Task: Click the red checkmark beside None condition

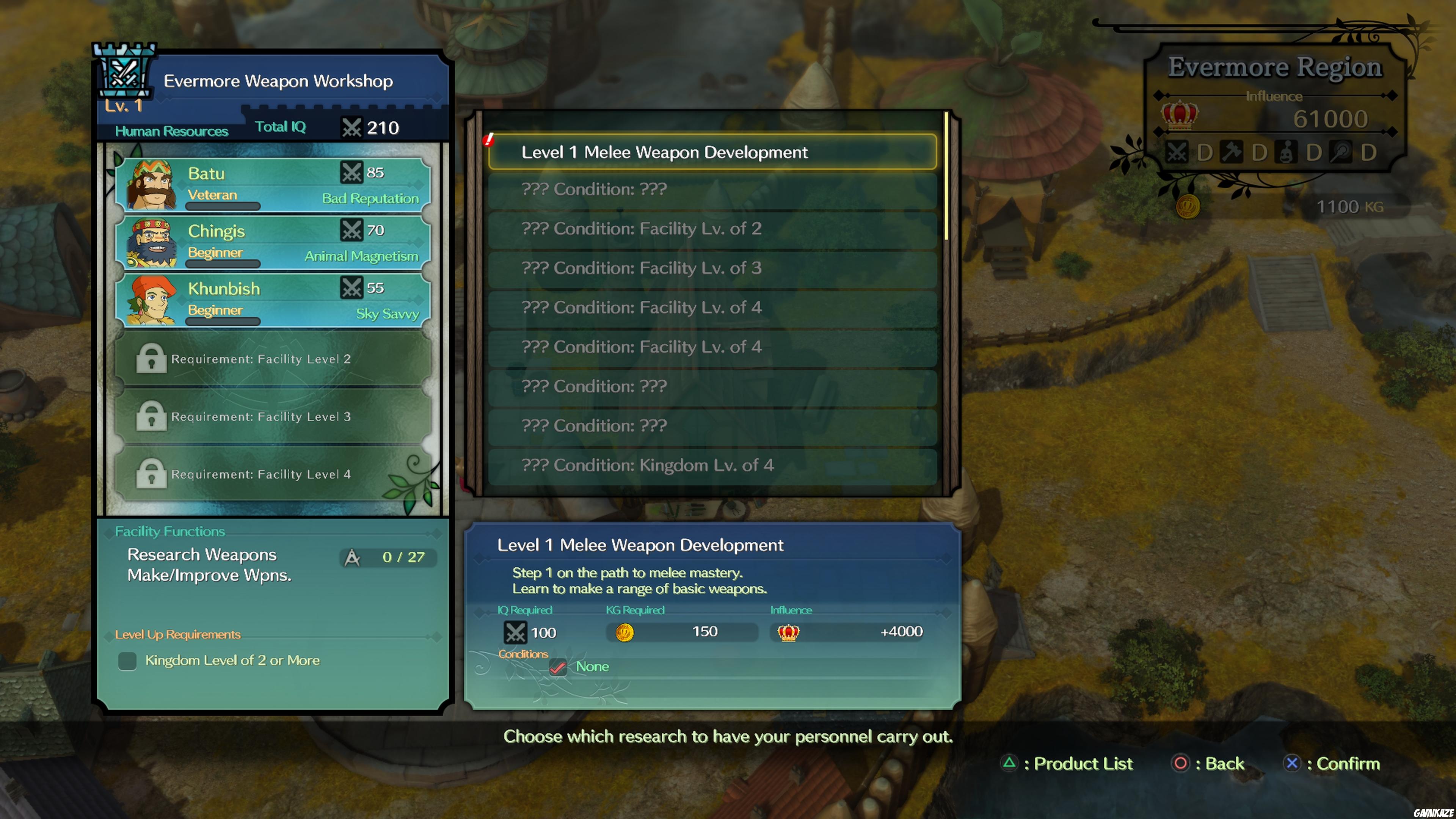Action: click(x=559, y=667)
